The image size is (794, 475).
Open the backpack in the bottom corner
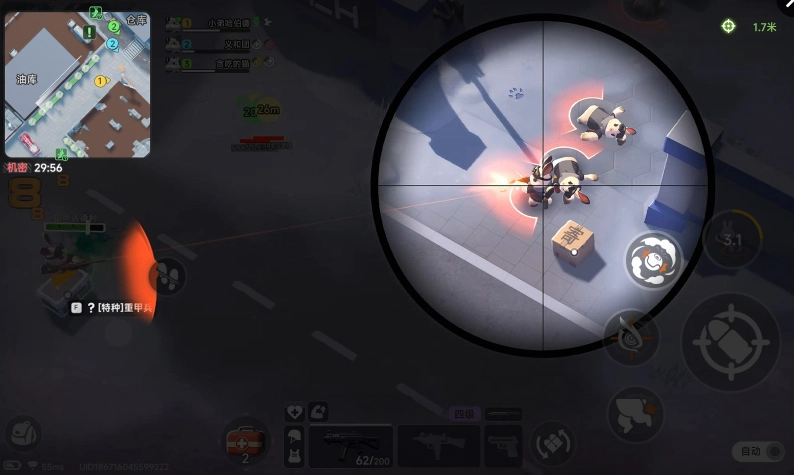point(22,433)
